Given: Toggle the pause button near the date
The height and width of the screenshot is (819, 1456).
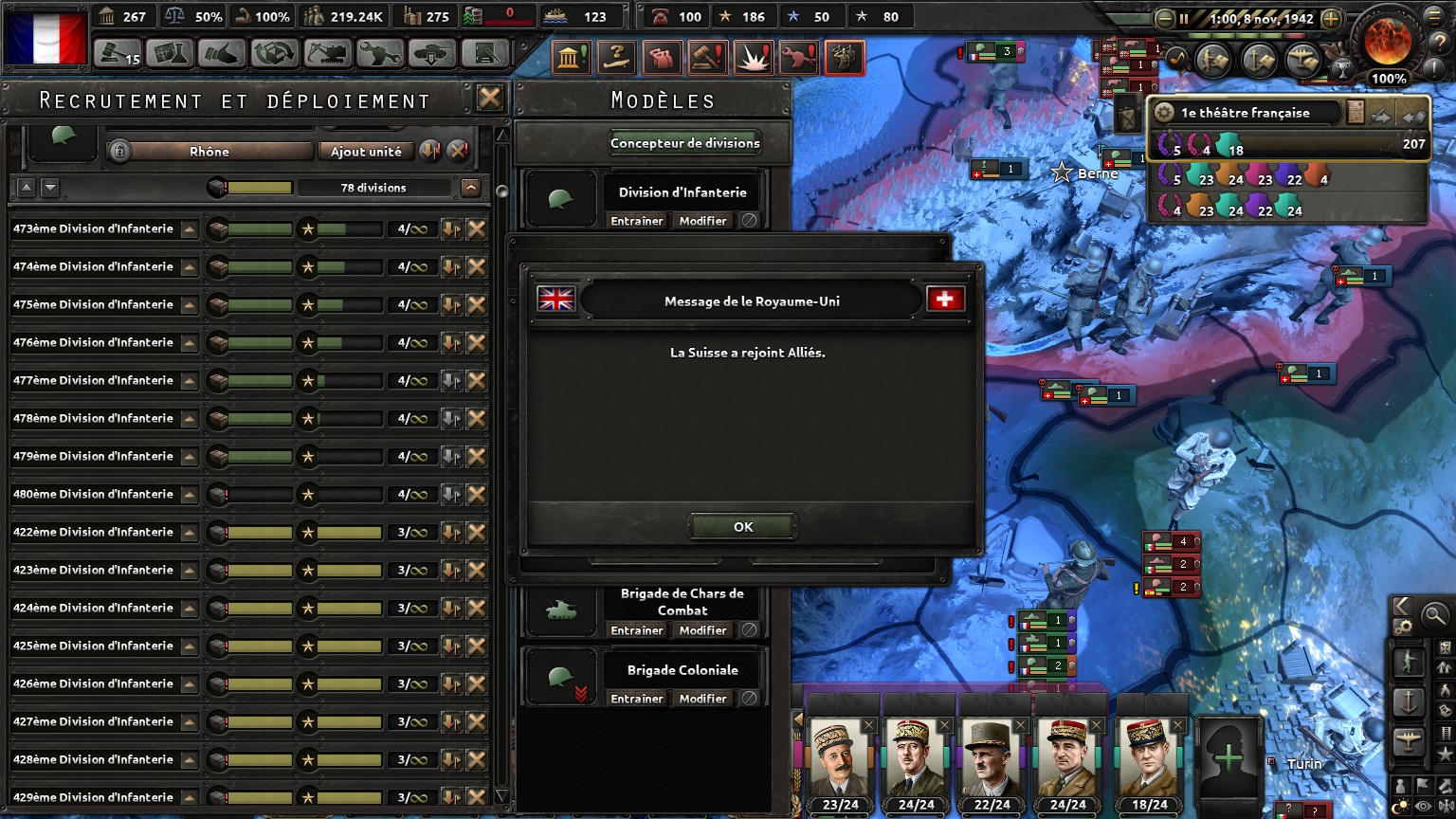Looking at the screenshot, I should 1184,18.
